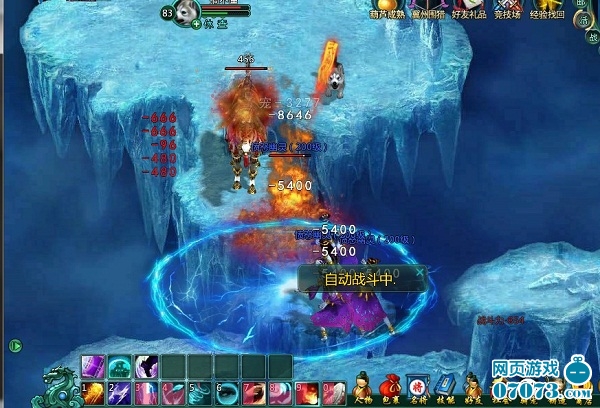The width and height of the screenshot is (600, 408).
Task: Open the 好友礼品 friend gifts icon
Action: [471, 8]
